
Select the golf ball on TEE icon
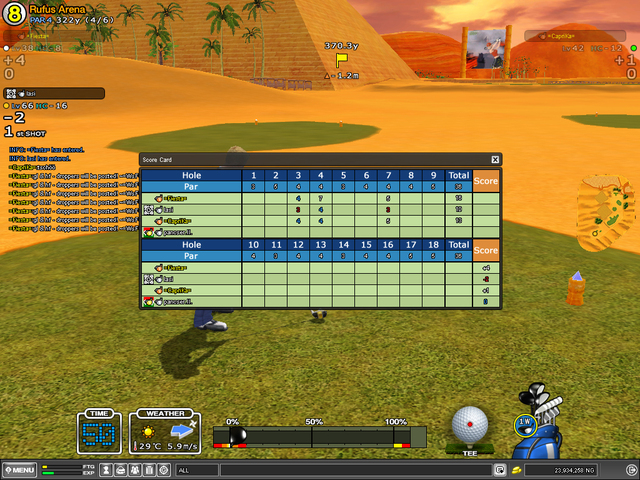[x=469, y=425]
